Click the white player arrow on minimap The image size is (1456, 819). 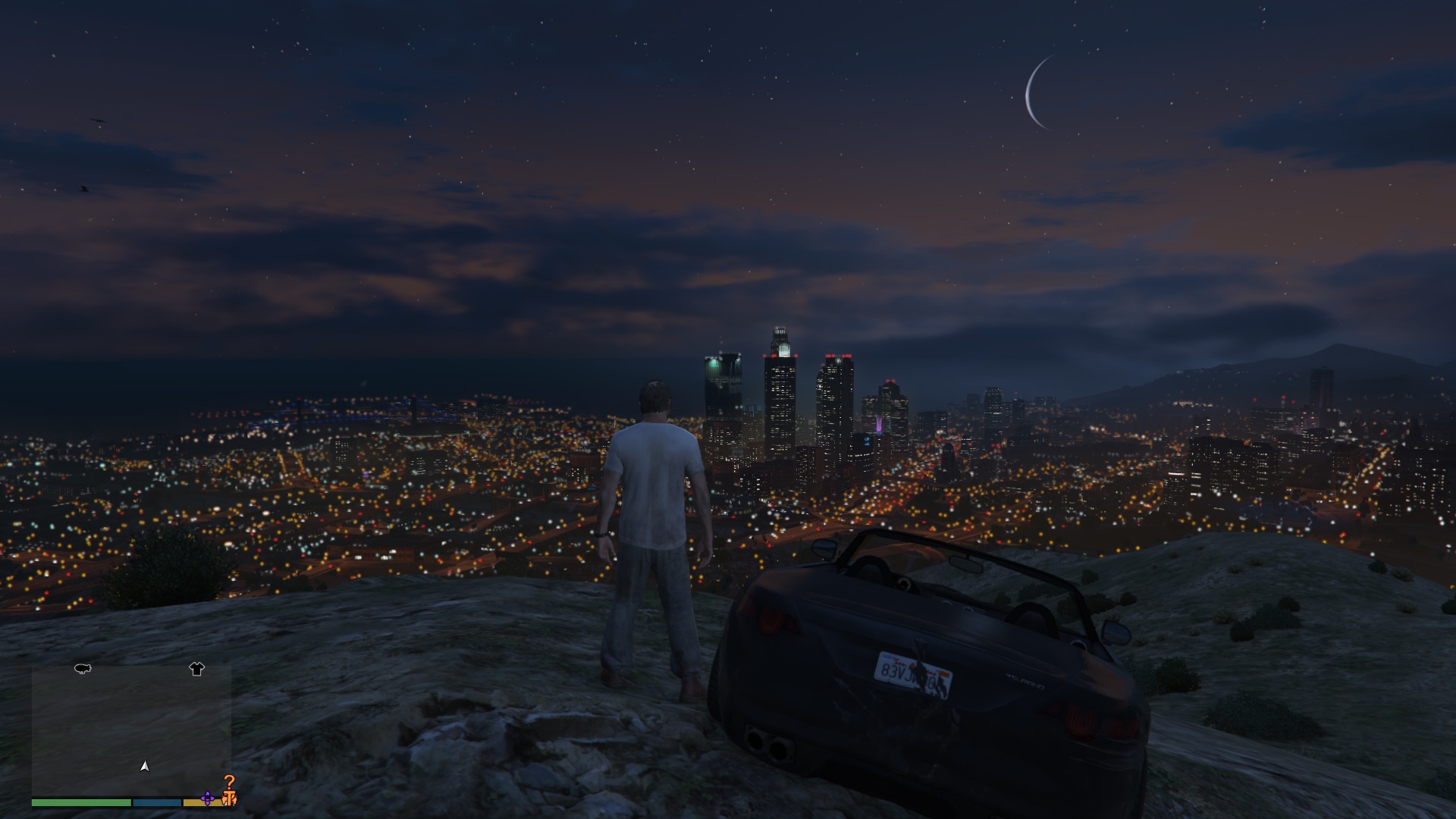pos(145,767)
